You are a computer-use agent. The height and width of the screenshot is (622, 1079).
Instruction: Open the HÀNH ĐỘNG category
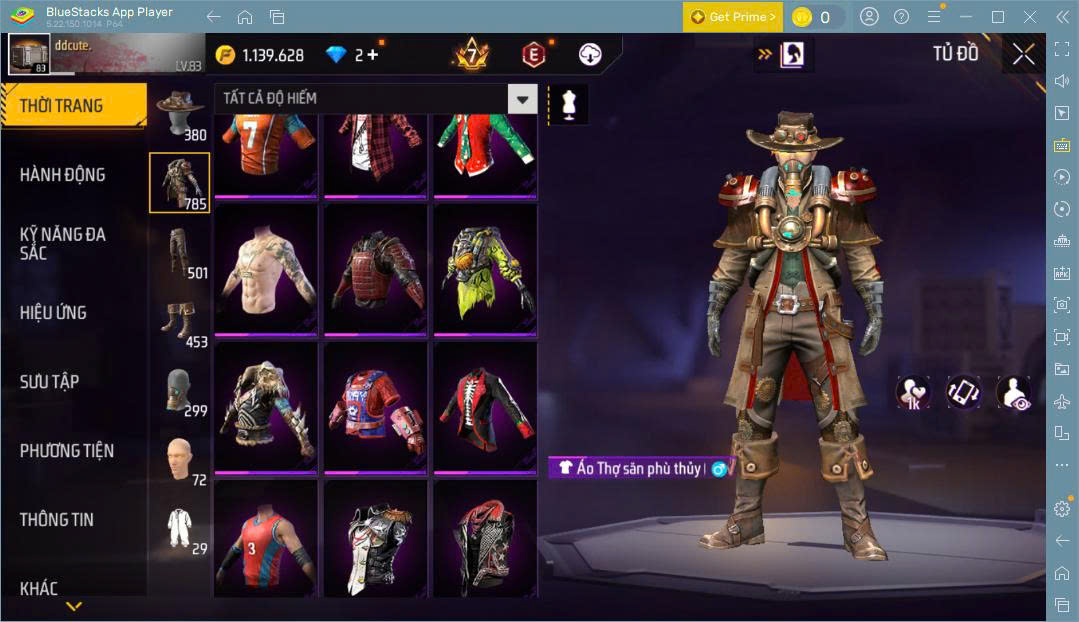62,175
